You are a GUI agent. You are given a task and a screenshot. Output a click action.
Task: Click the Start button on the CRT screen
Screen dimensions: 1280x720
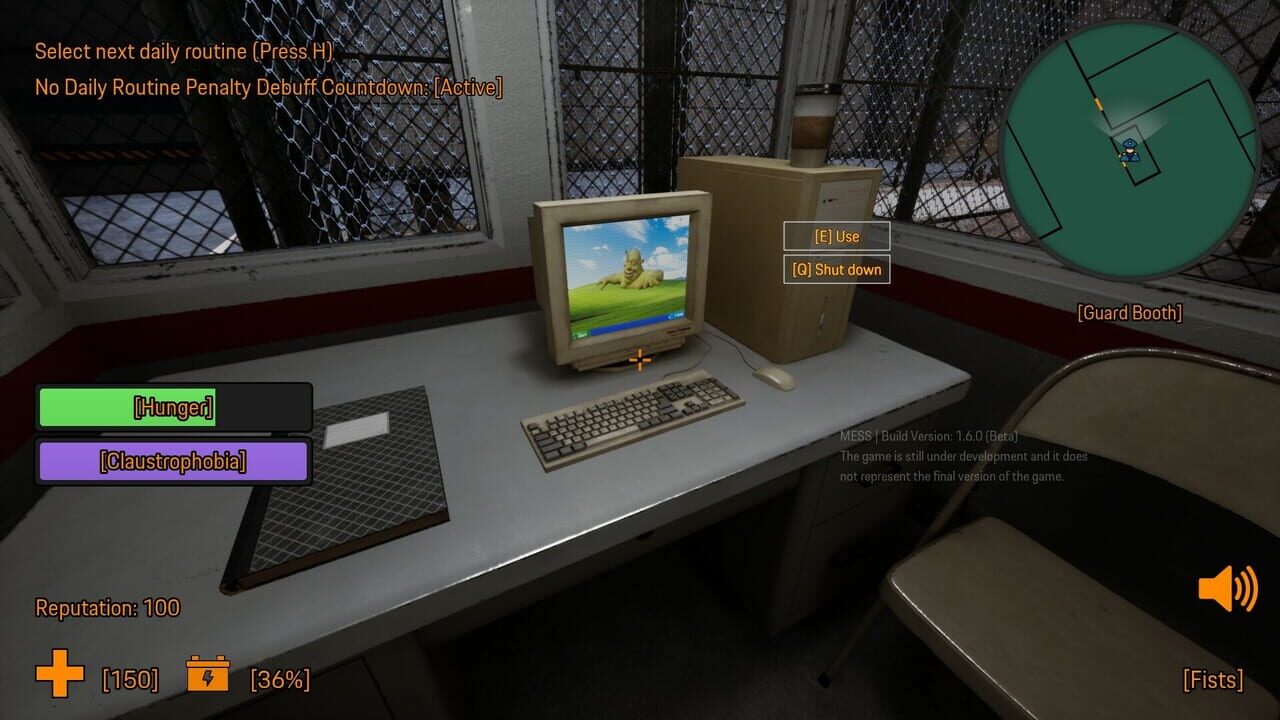580,331
